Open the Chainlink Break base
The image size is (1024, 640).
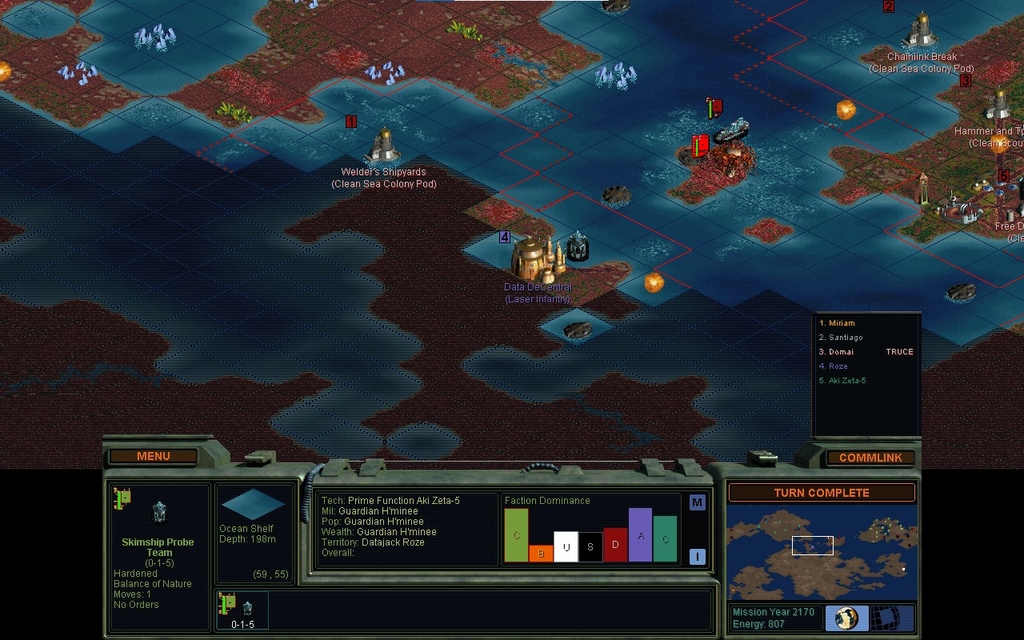tap(920, 31)
